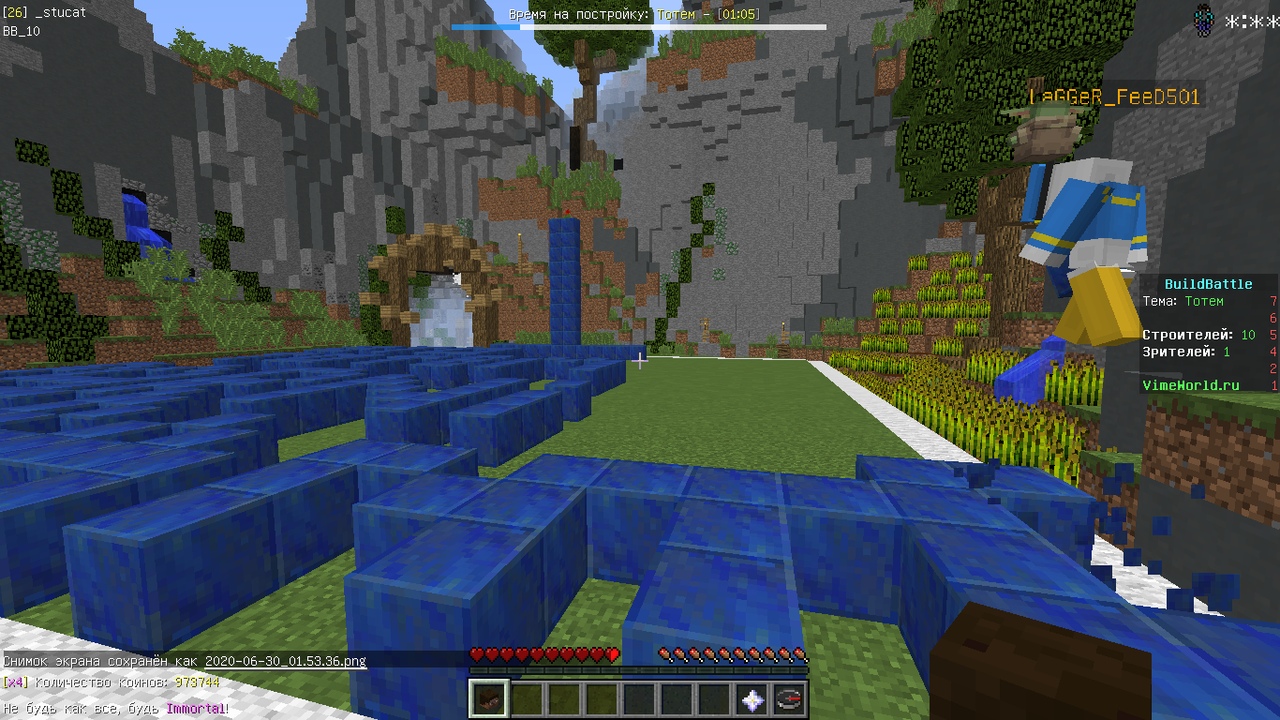Click the VimeWorld.ru scoreboard line
The height and width of the screenshot is (720, 1280).
pos(1190,385)
